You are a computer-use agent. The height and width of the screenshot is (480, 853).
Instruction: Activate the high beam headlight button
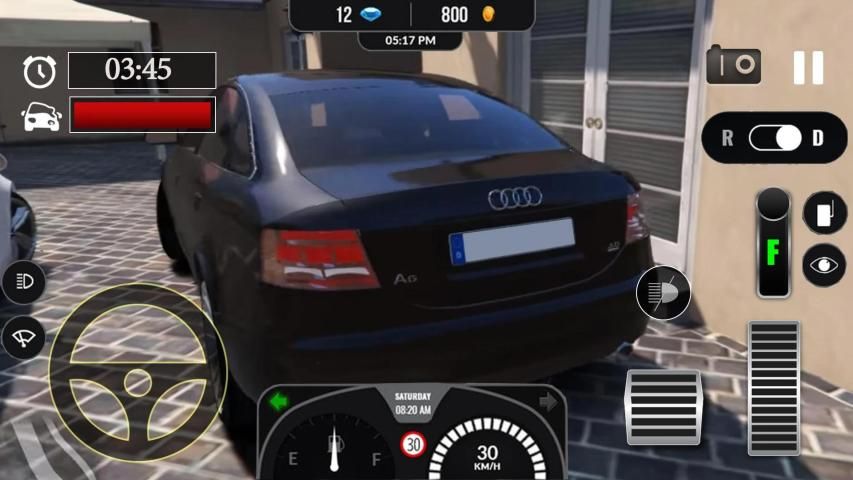click(663, 294)
